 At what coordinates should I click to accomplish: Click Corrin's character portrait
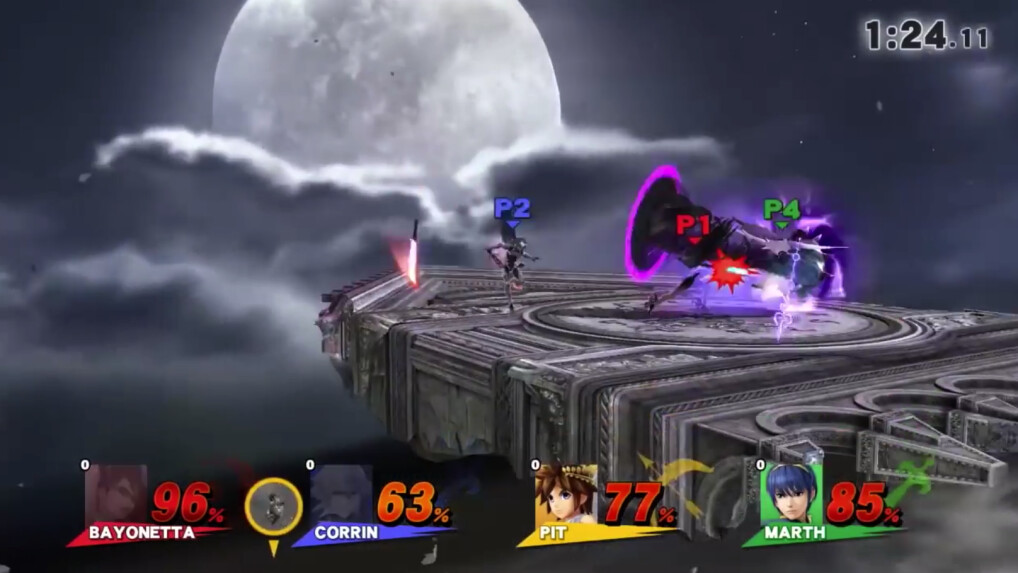(x=342, y=494)
